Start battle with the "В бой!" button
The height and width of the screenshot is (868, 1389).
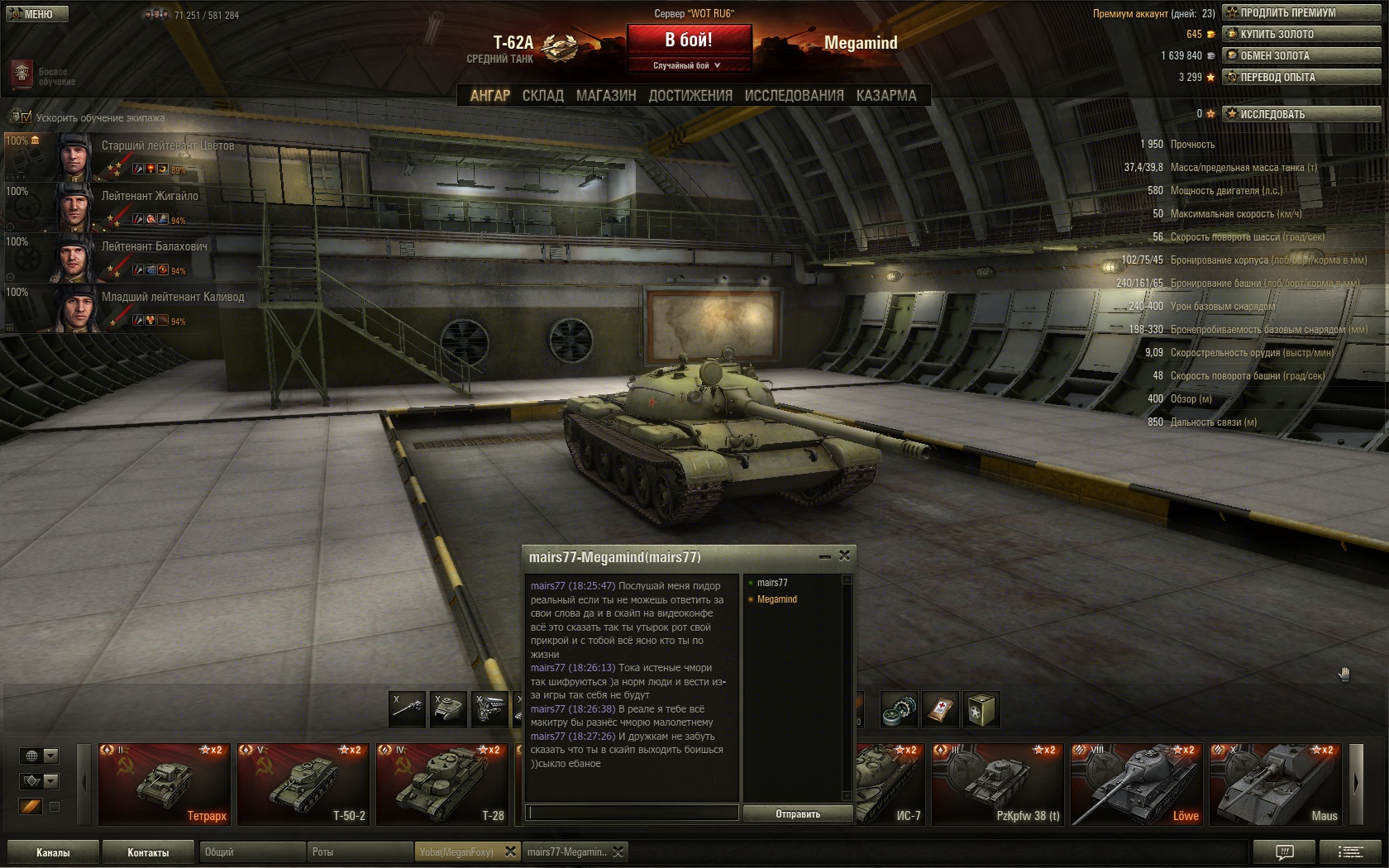pos(689,40)
